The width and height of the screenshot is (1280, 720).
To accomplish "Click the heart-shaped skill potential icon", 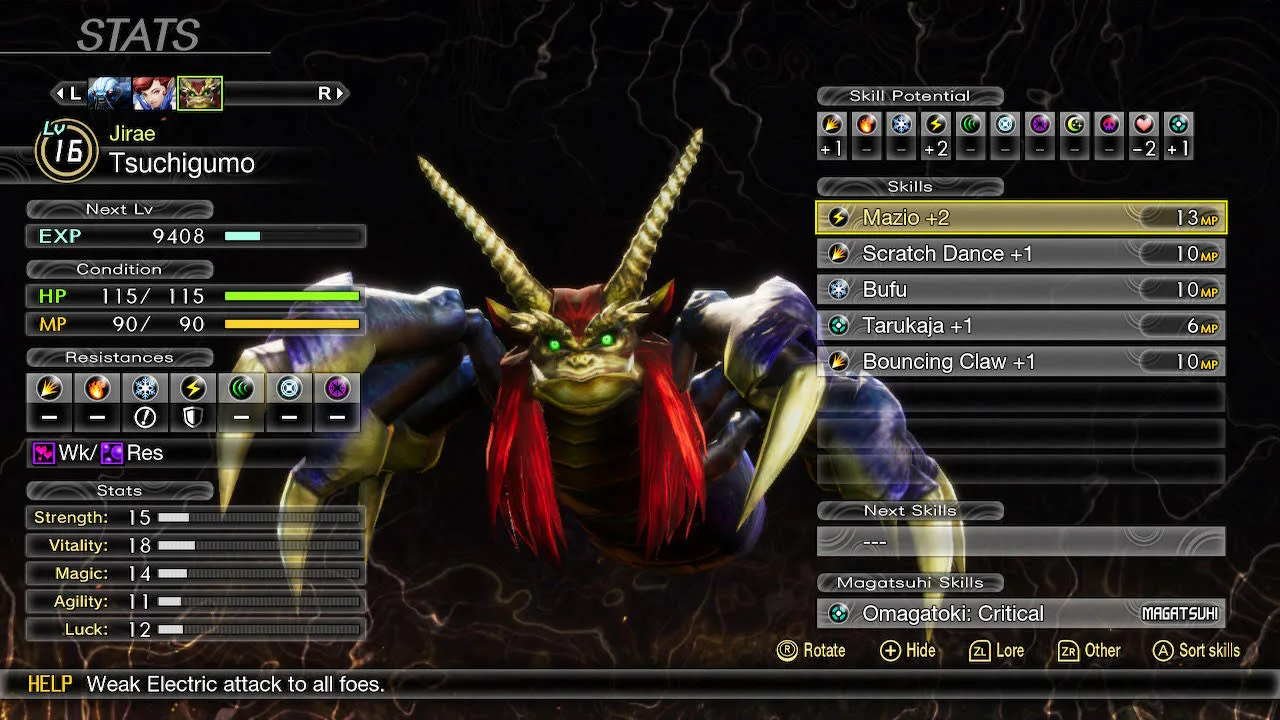I will 1144,125.
